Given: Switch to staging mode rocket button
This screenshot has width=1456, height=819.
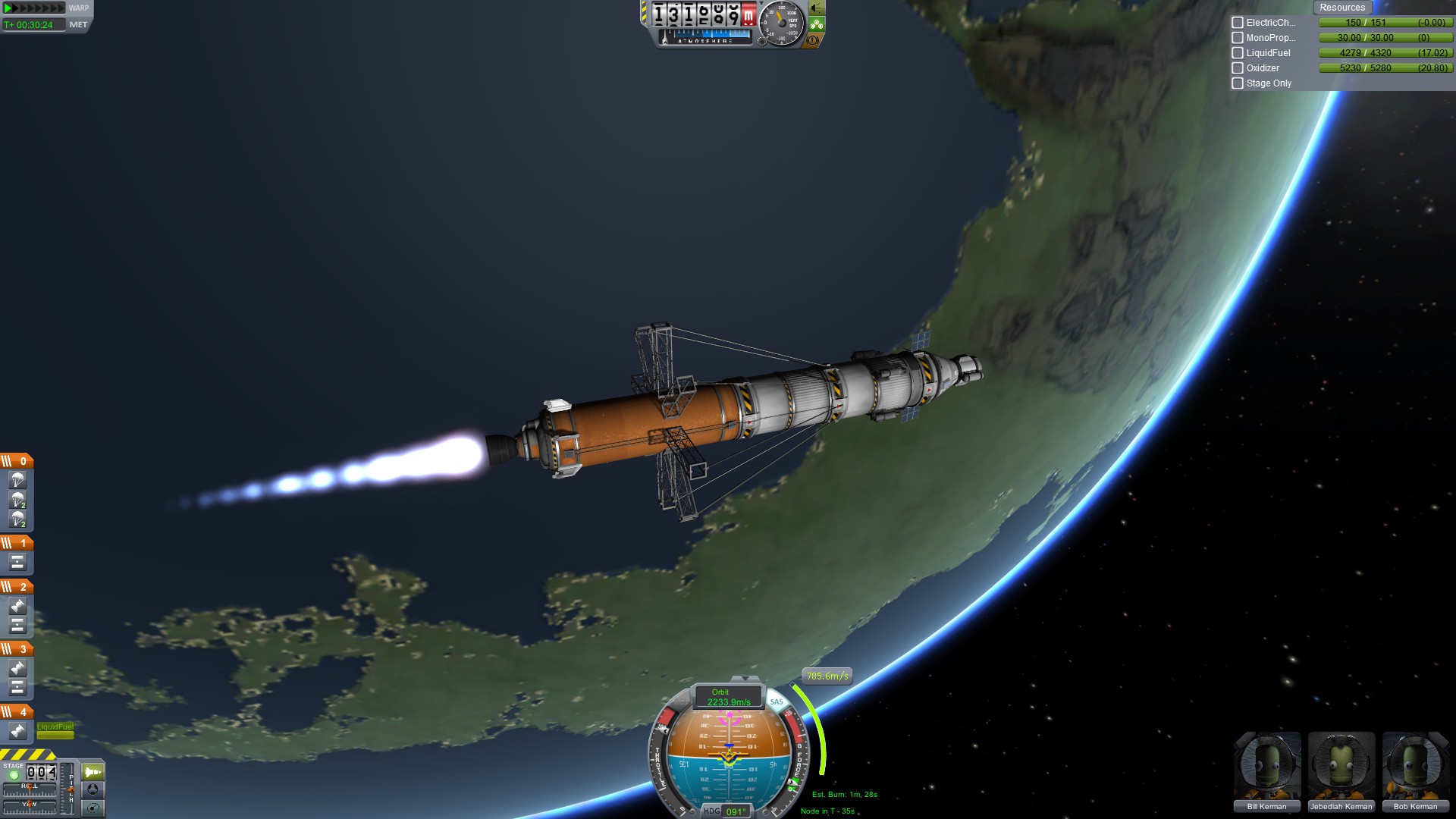Looking at the screenshot, I should point(93,772).
